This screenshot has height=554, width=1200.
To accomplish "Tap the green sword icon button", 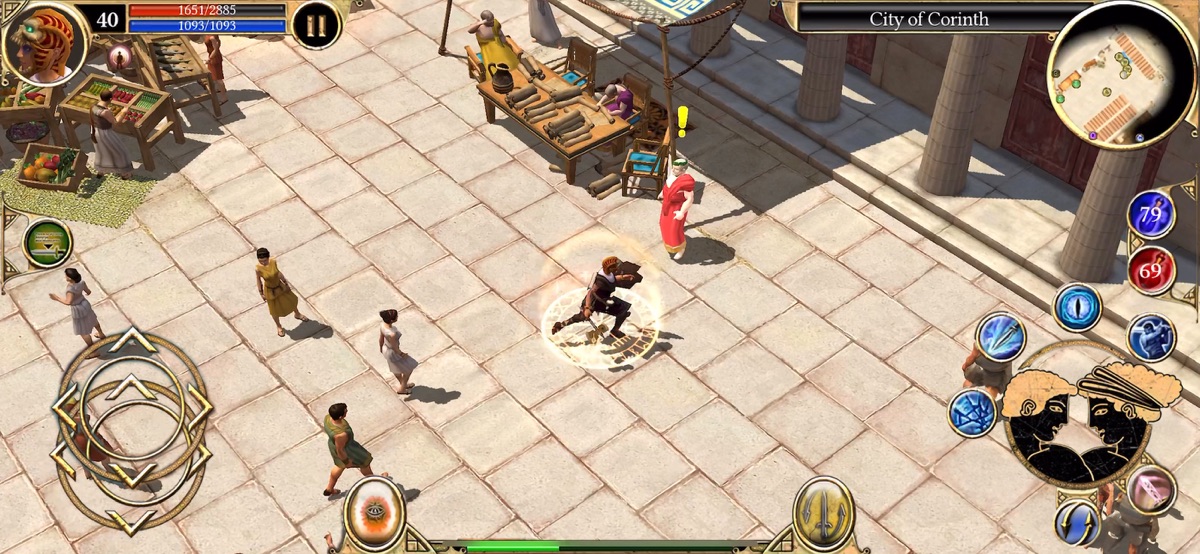I will click(47, 243).
